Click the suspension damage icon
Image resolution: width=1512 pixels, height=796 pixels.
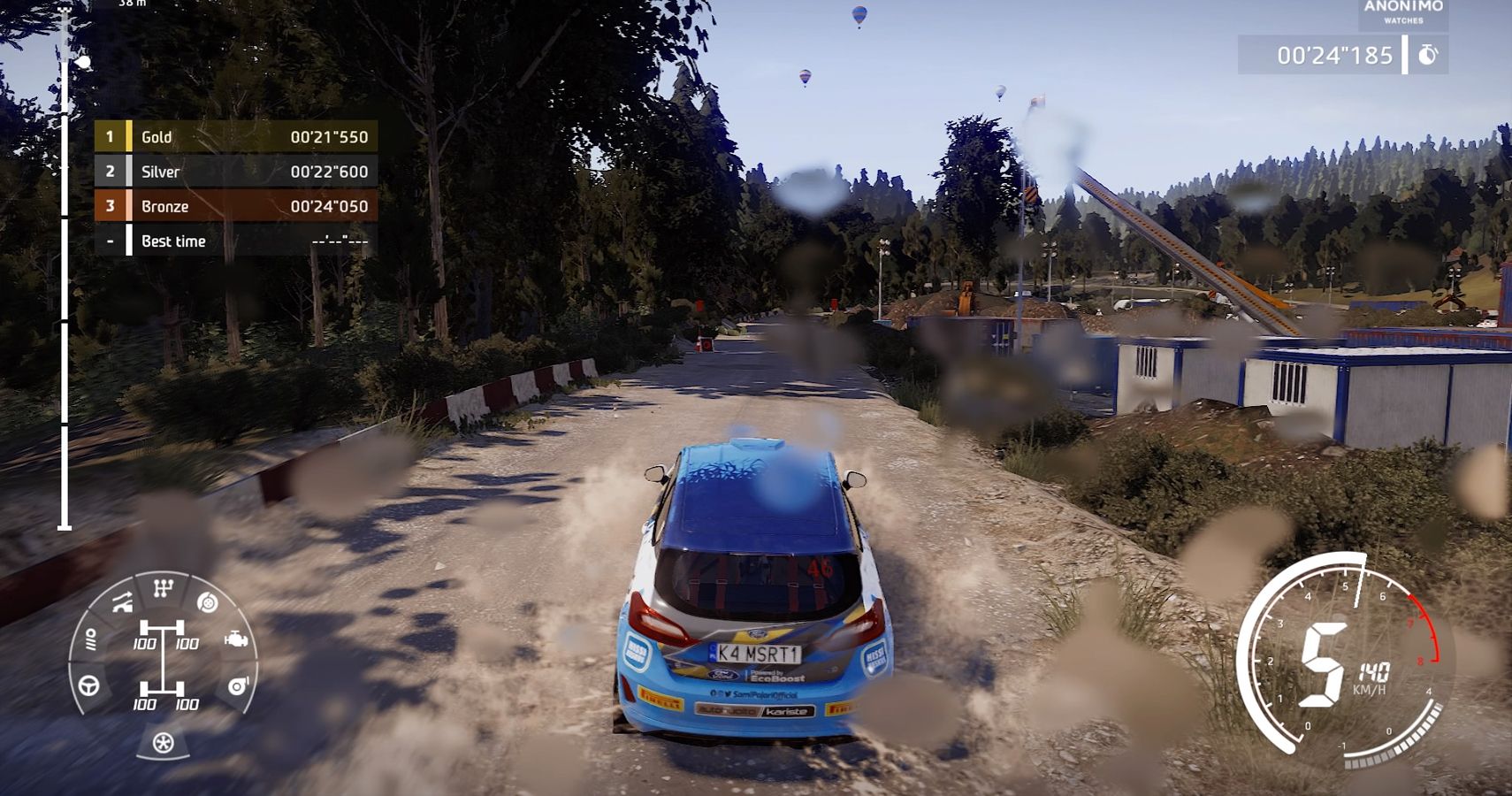[123, 603]
